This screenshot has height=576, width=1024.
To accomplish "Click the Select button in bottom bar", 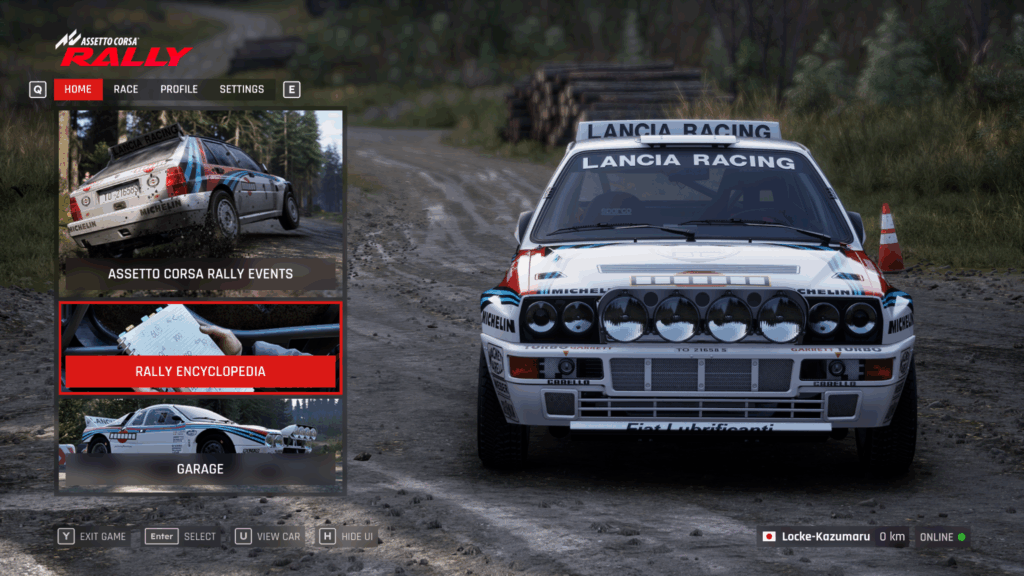I will click(182, 537).
